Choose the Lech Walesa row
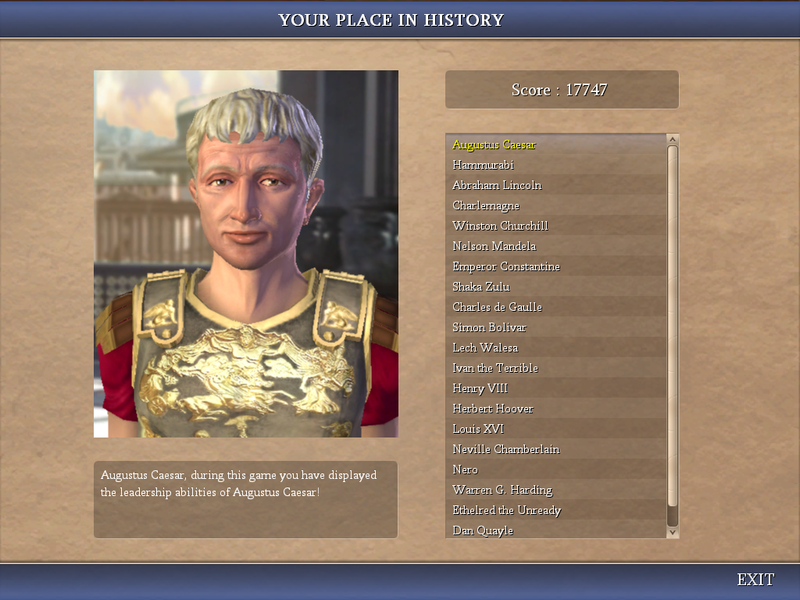Screen dimensions: 800x600 pos(485,348)
